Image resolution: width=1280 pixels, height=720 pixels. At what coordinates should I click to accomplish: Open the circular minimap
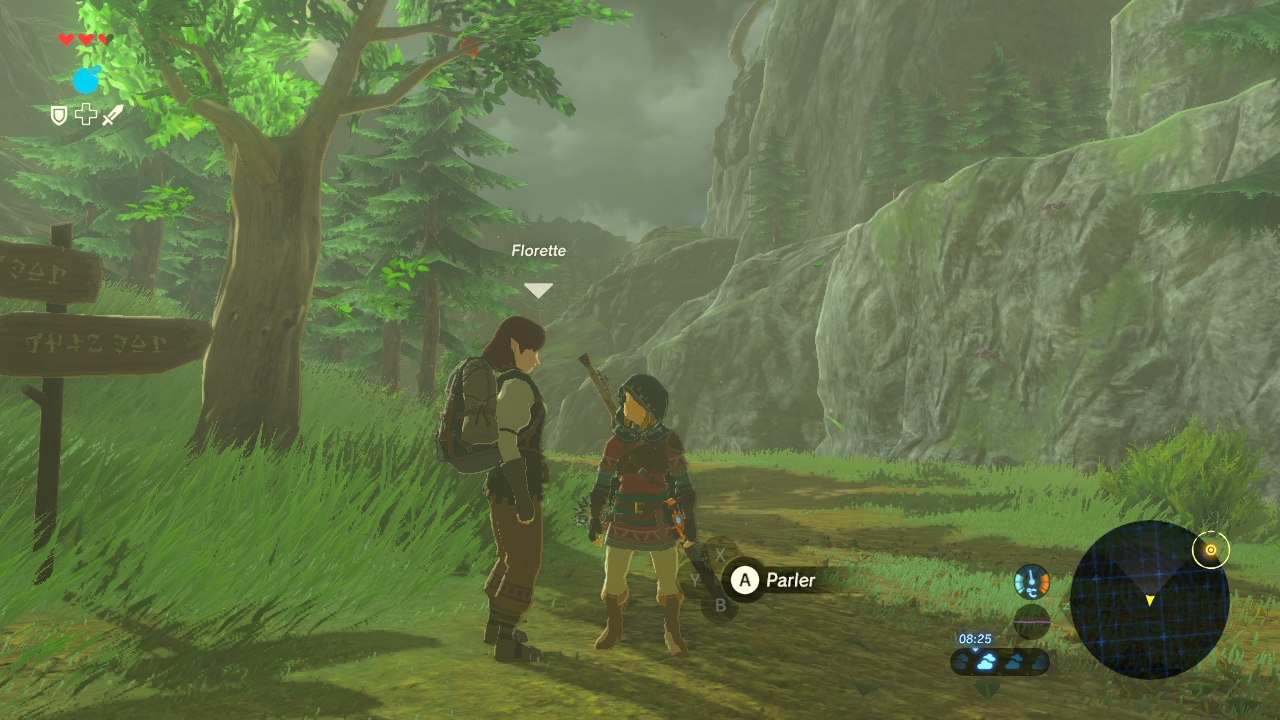coord(1149,600)
